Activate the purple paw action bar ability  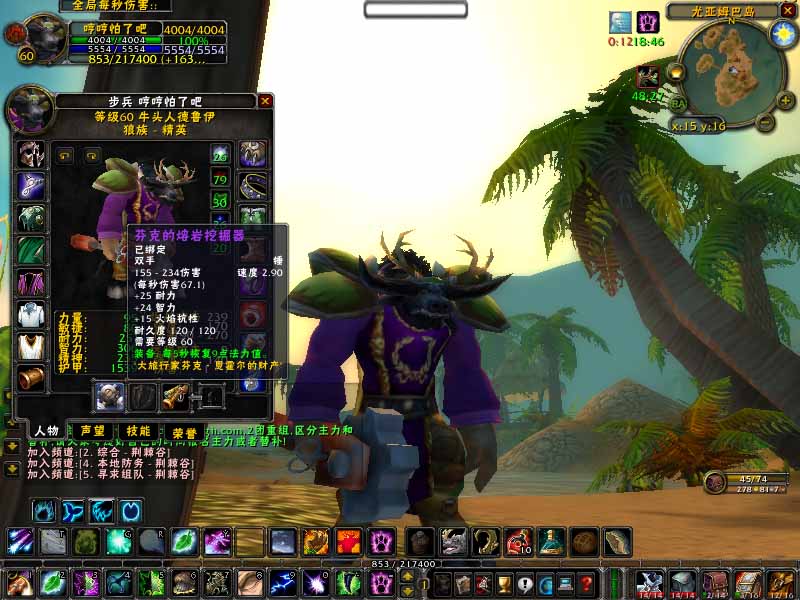click(381, 542)
